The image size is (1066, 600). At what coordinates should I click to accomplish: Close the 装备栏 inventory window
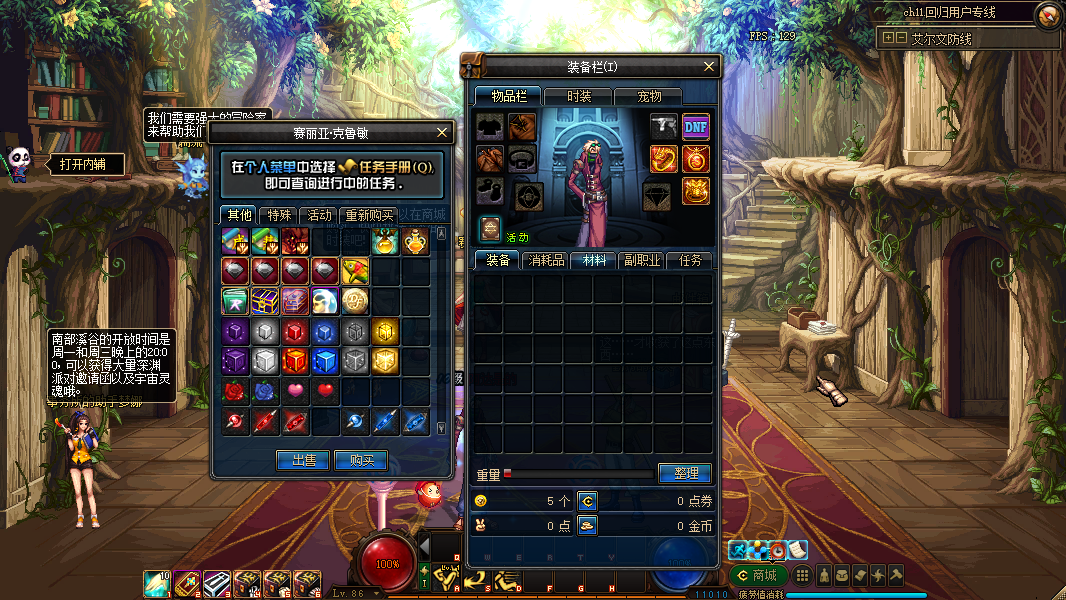click(710, 67)
